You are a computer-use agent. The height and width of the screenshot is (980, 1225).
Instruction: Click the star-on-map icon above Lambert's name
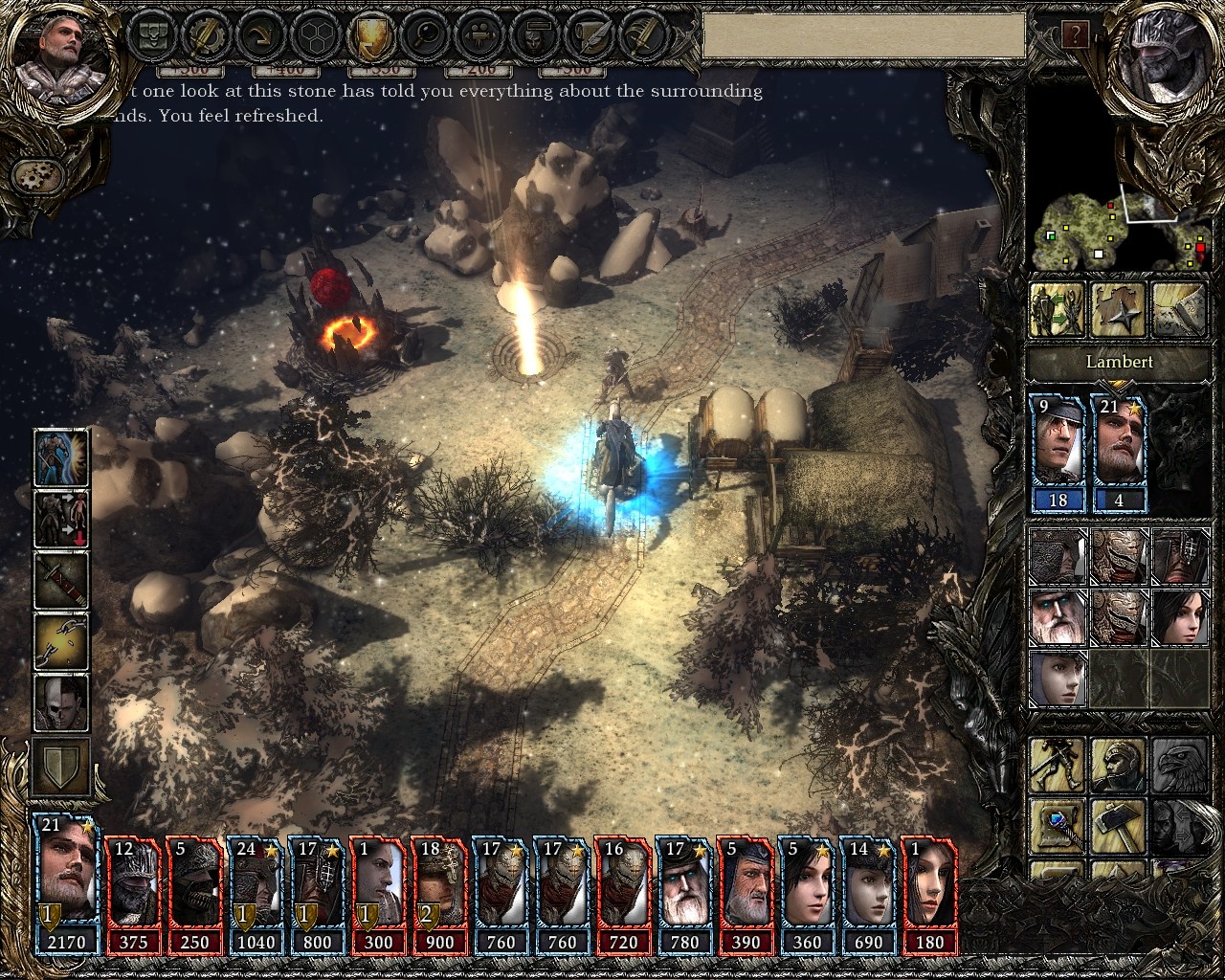pos(1118,308)
